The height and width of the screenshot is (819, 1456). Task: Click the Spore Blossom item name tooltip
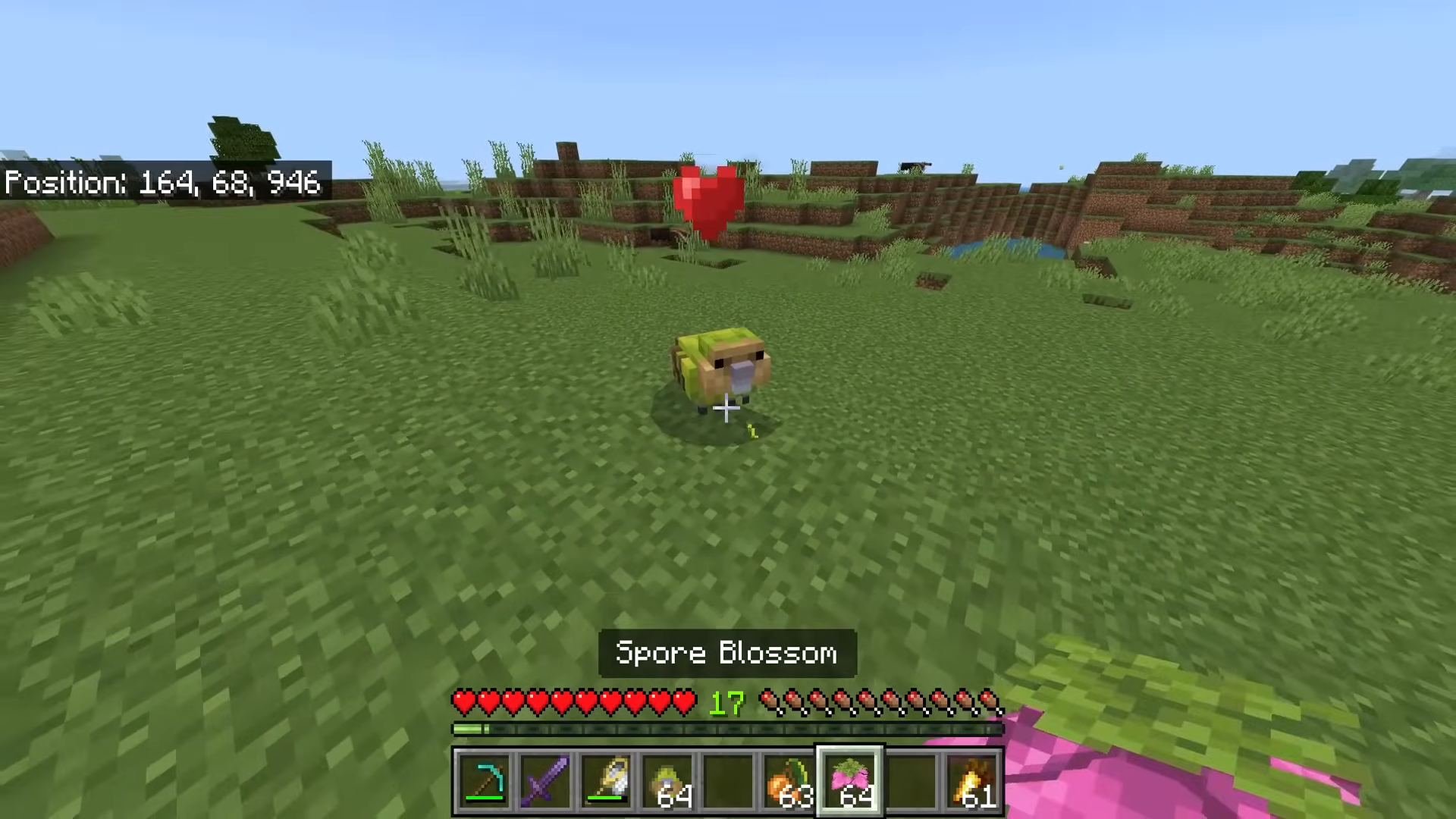[726, 653]
